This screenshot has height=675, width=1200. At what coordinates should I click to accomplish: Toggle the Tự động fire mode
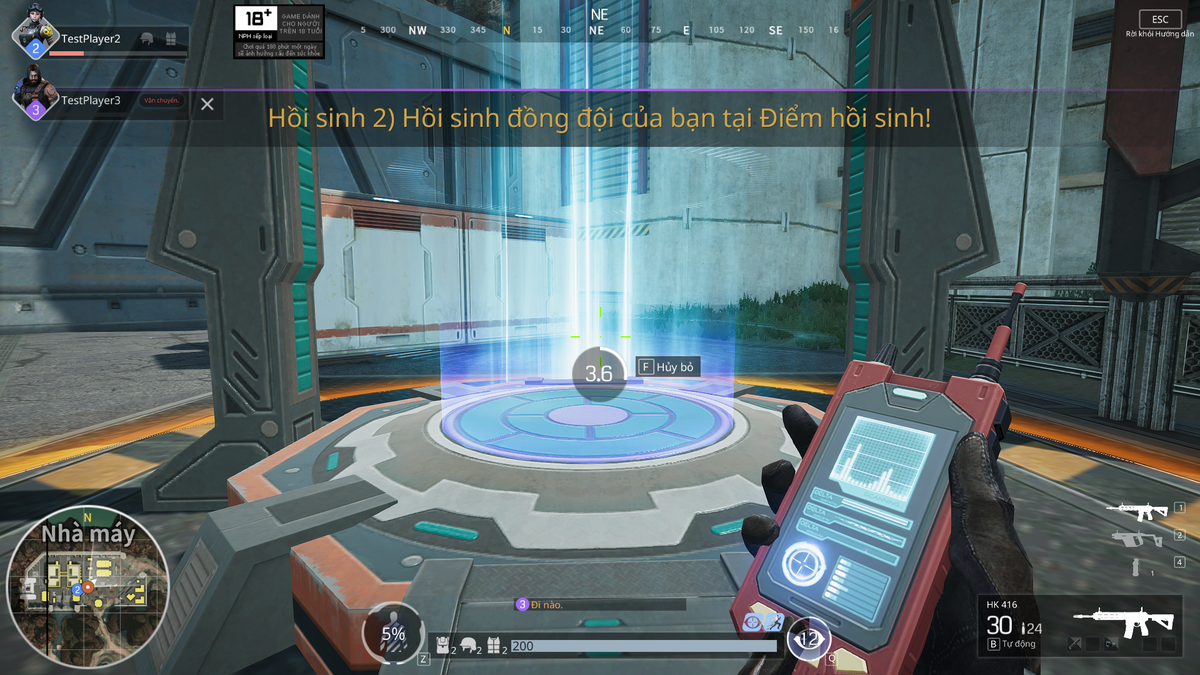point(1014,645)
